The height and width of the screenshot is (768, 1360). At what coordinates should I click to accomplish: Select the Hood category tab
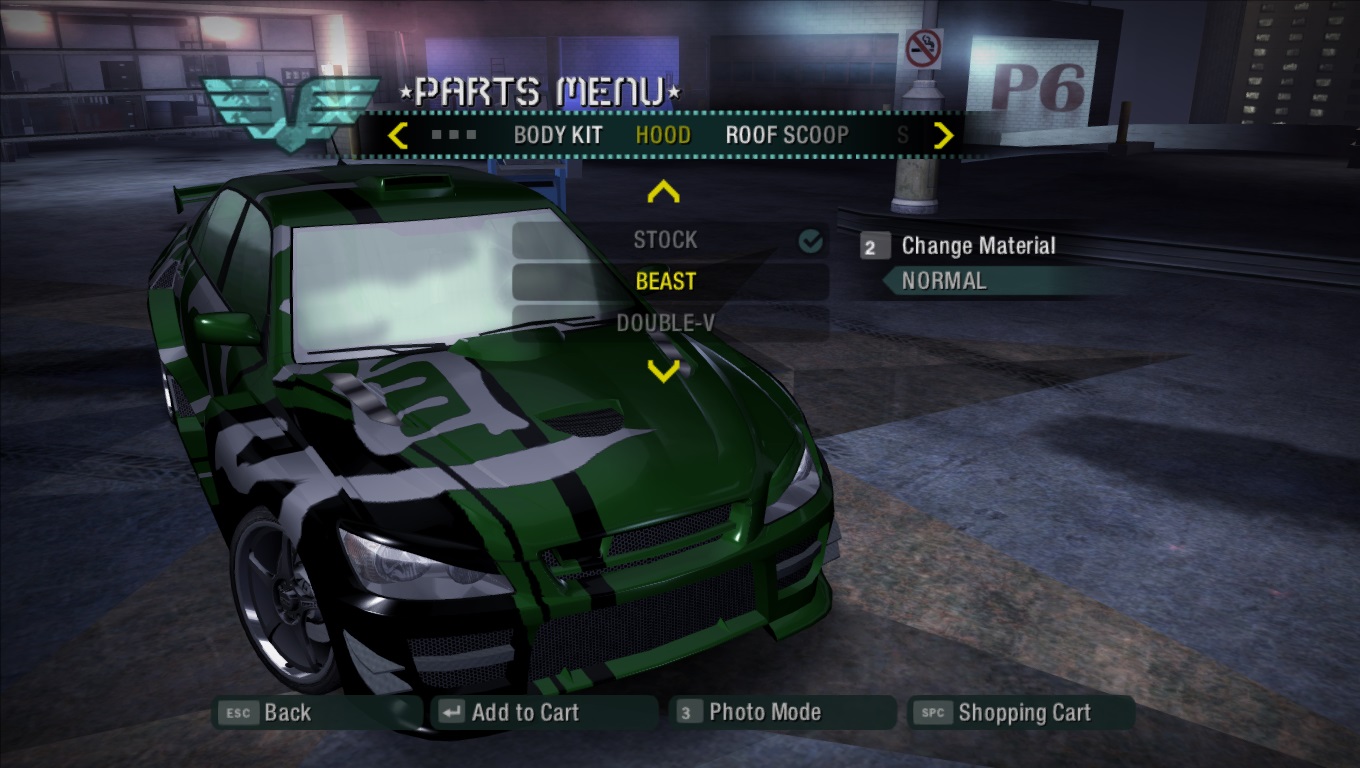[x=663, y=135]
